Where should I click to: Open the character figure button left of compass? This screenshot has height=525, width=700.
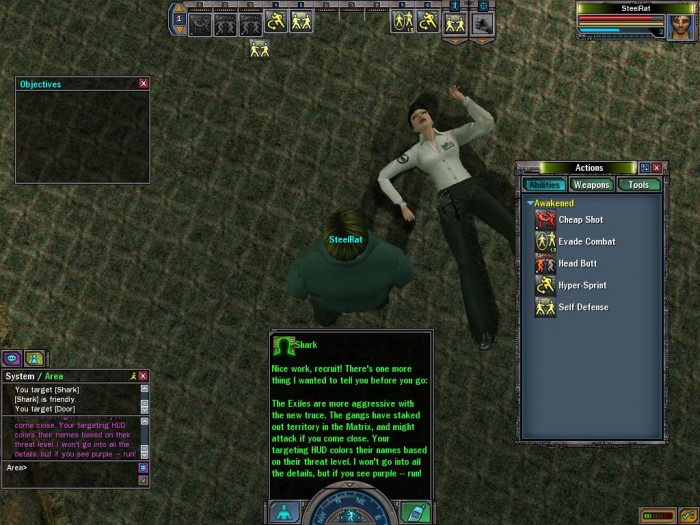pyautogui.click(x=283, y=512)
